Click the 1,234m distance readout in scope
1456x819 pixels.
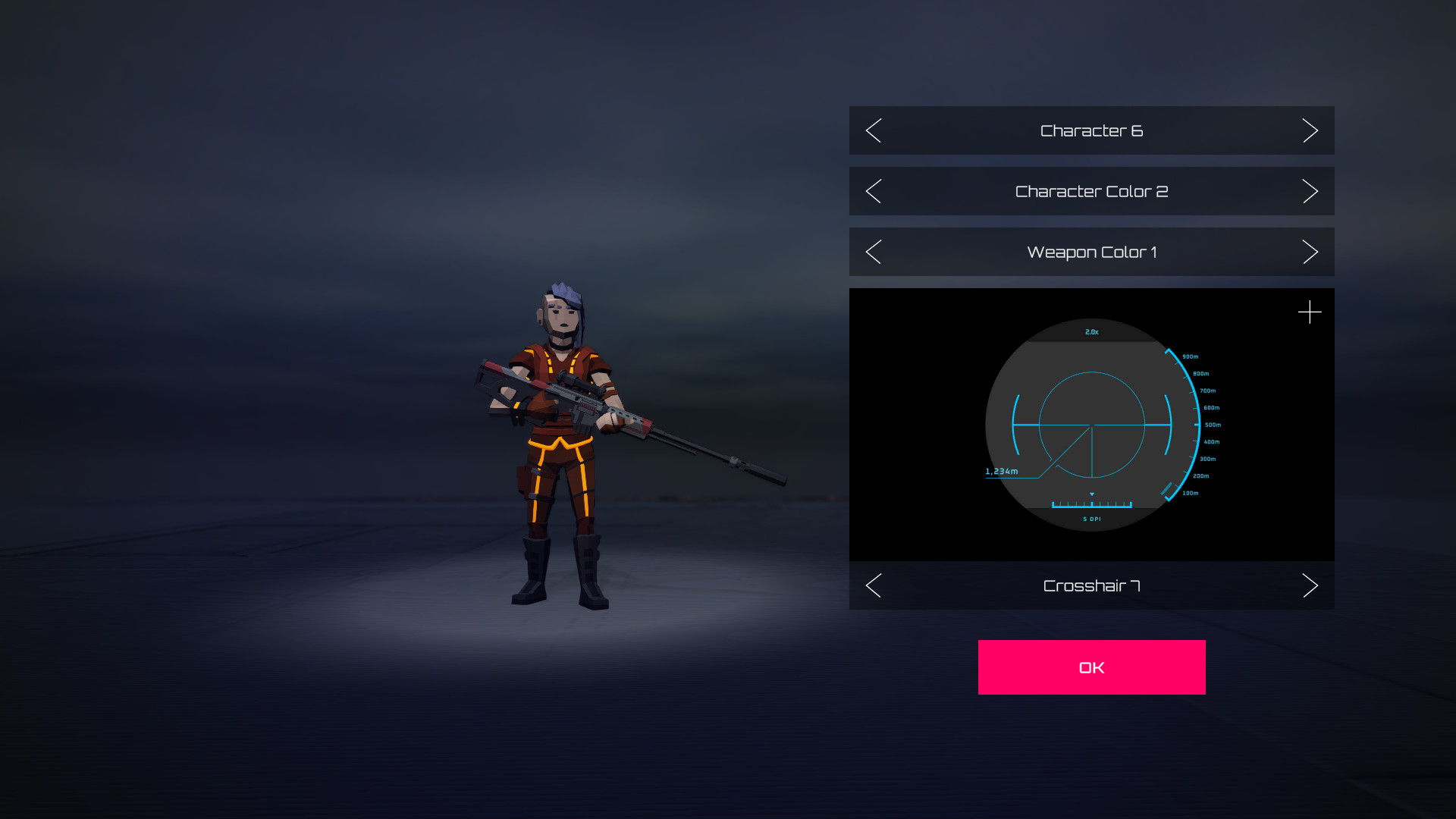click(1002, 470)
